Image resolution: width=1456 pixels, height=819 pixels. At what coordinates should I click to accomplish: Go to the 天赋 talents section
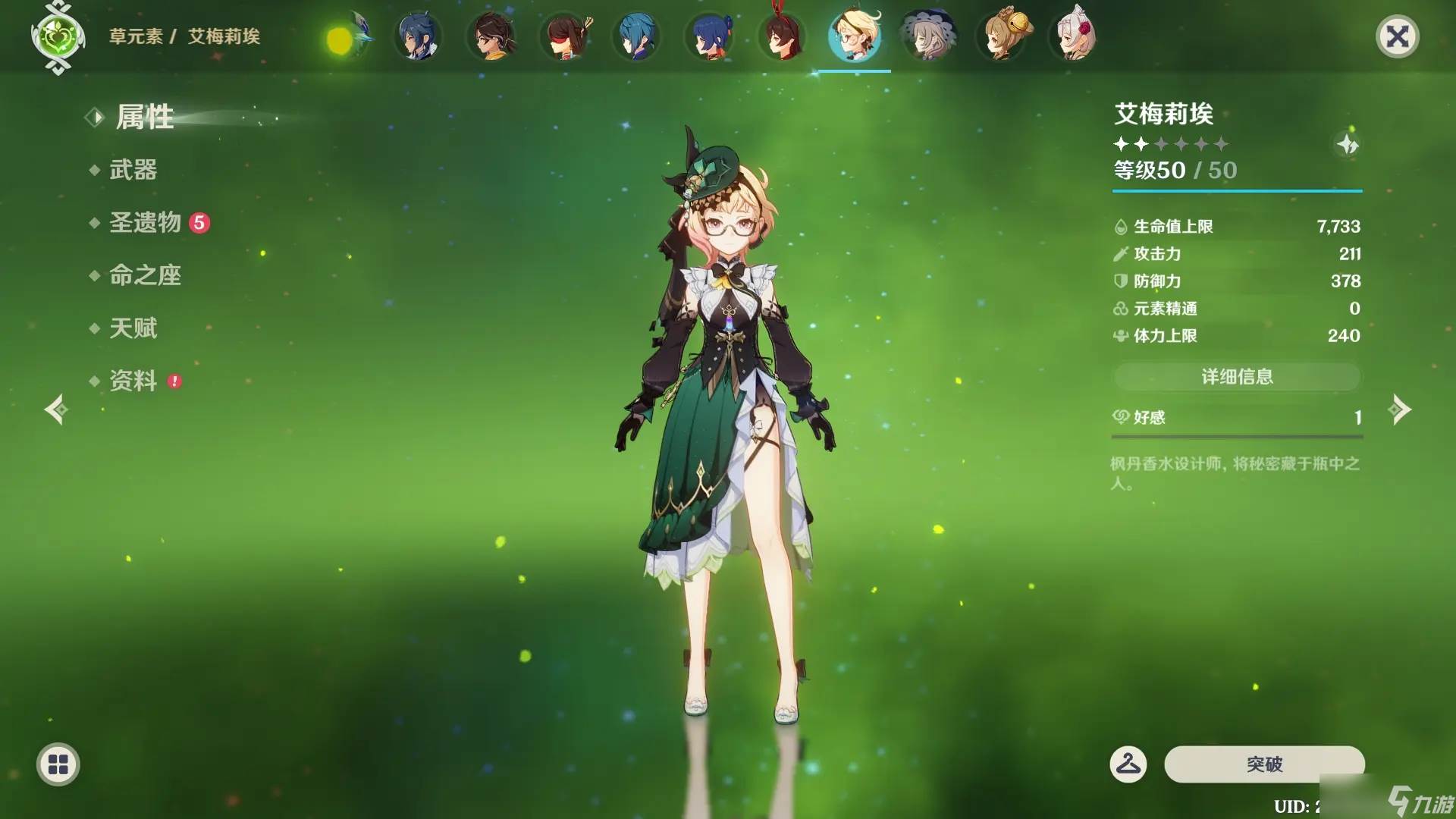click(133, 328)
